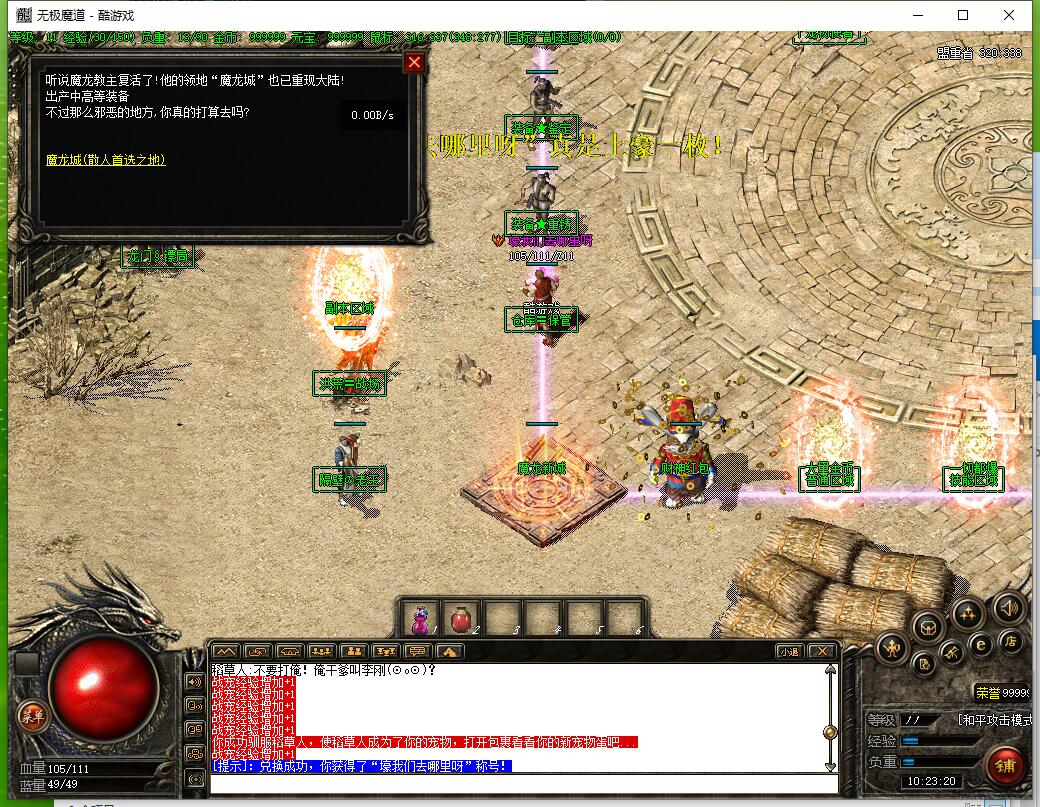
Task: Close the chat panel with X
Action: point(821,651)
